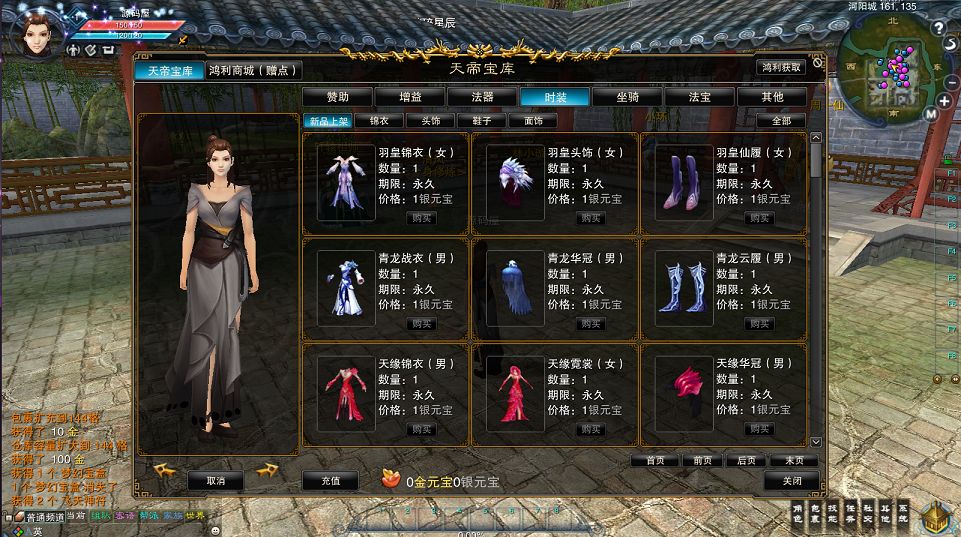Filter by 锦衣 subcategory
This screenshot has width=961, height=537.
(379, 120)
